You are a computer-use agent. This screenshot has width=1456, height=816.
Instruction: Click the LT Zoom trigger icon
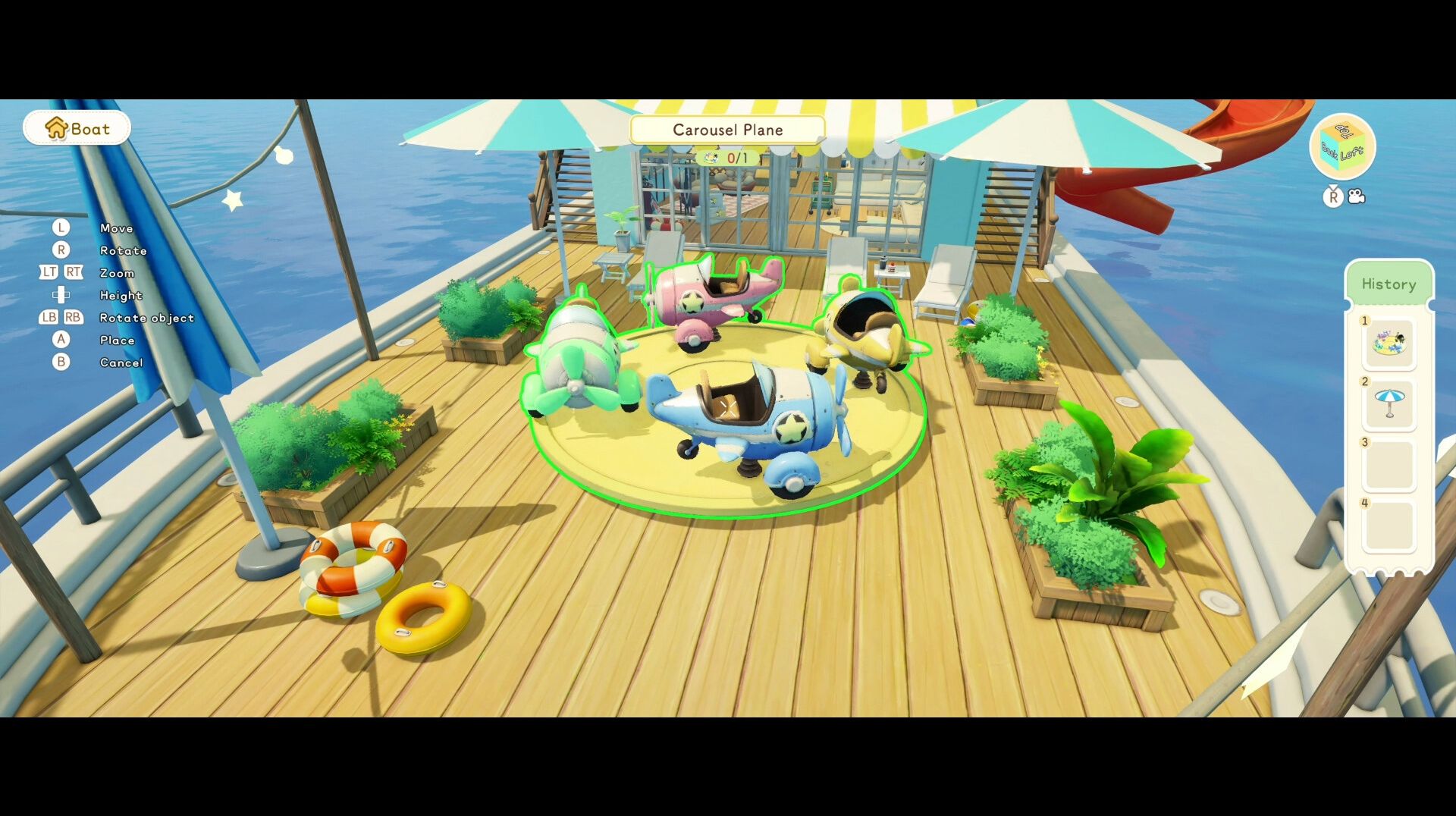tap(48, 272)
